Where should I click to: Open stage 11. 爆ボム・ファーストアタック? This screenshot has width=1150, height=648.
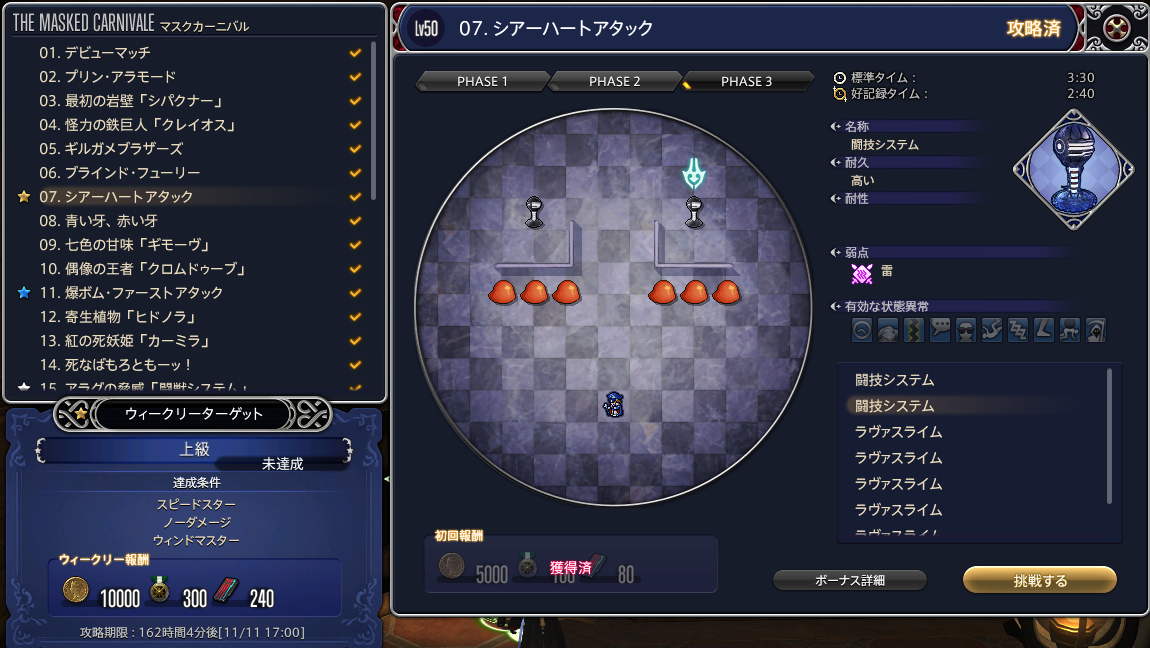(131, 292)
